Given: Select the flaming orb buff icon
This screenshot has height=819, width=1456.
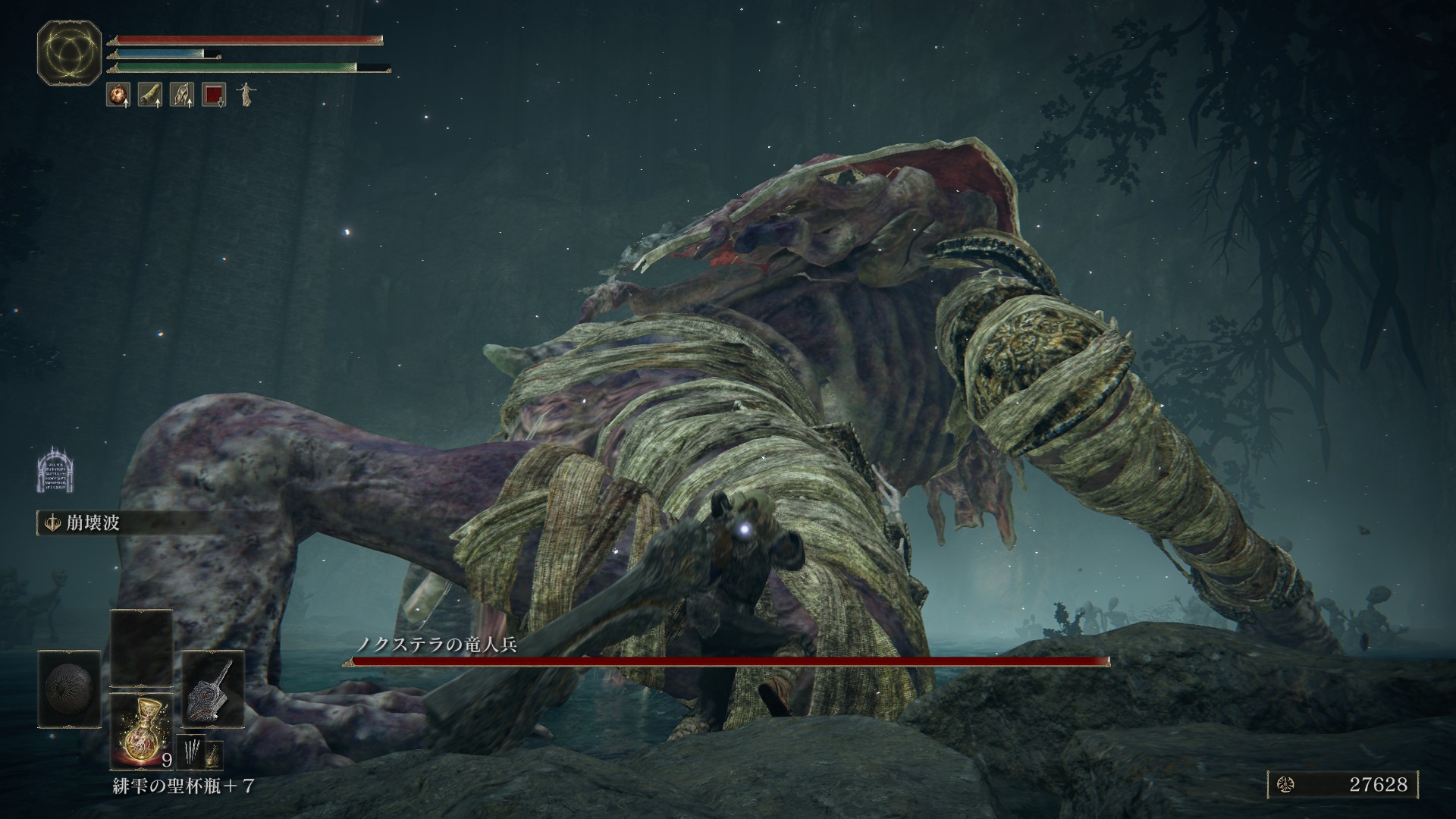Looking at the screenshot, I should [118, 95].
